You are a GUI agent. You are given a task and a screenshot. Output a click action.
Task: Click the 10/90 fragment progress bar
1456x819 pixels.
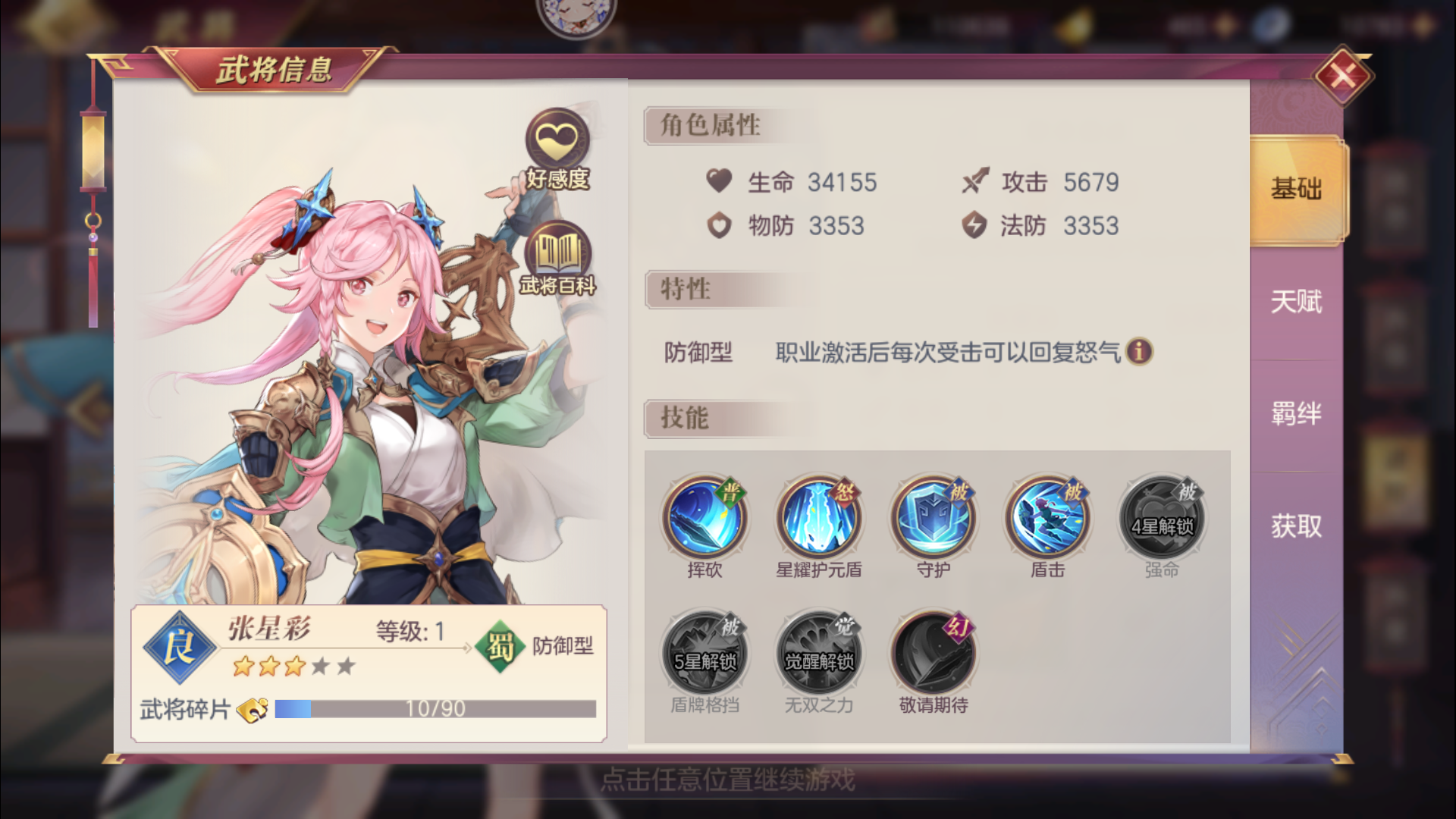(436, 710)
